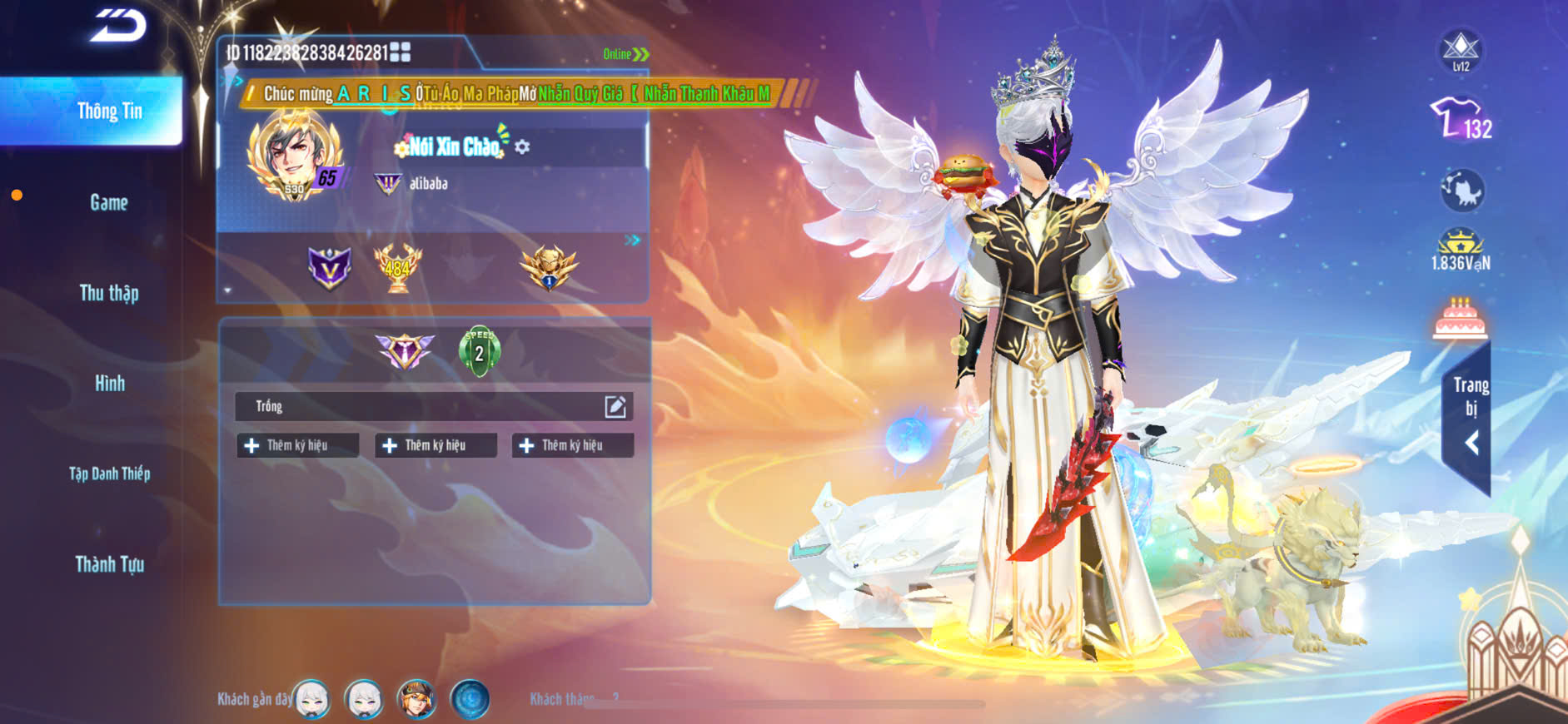Select the pet icon on the right
The height and width of the screenshot is (724, 1568).
(x=1461, y=191)
